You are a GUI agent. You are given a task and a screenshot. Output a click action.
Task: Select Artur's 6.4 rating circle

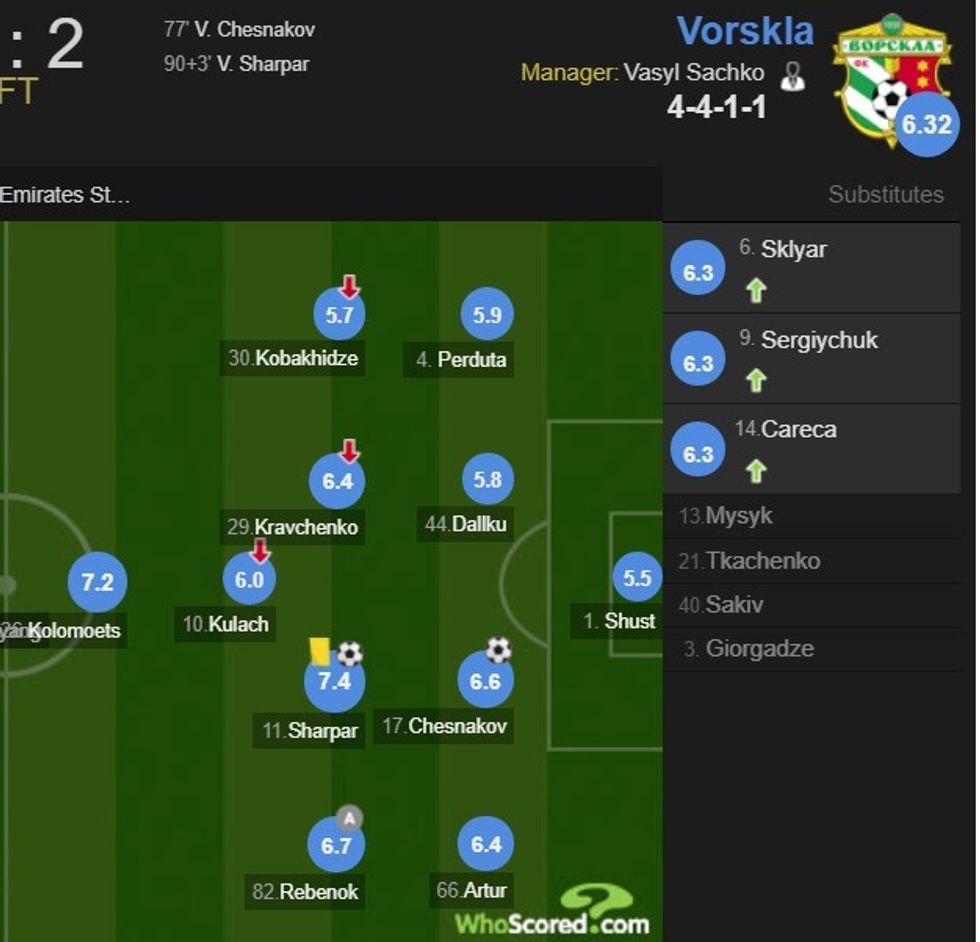coord(485,845)
